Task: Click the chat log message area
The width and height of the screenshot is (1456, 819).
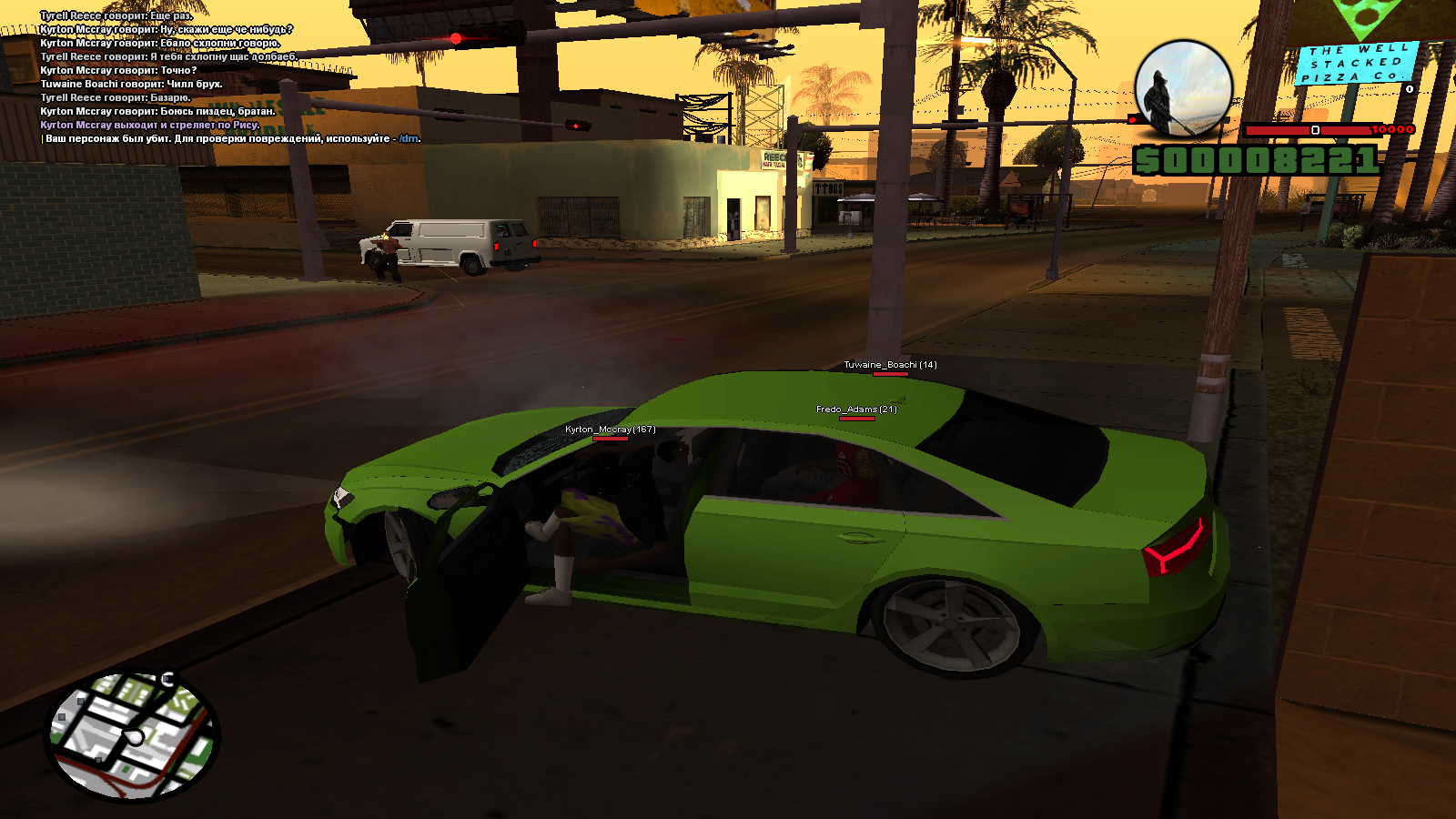Action: point(227,77)
